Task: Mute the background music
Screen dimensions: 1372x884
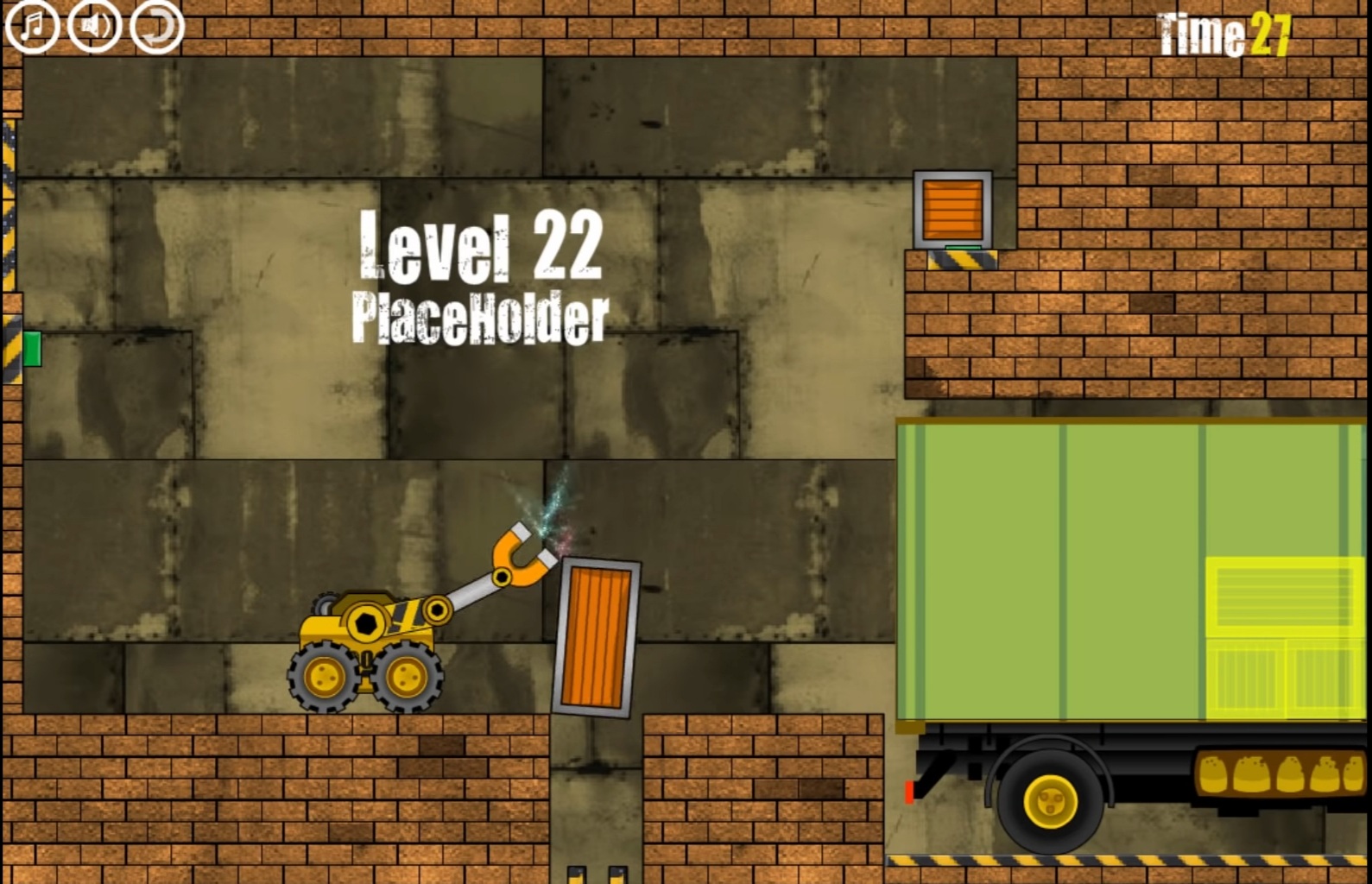Action: 32,26
